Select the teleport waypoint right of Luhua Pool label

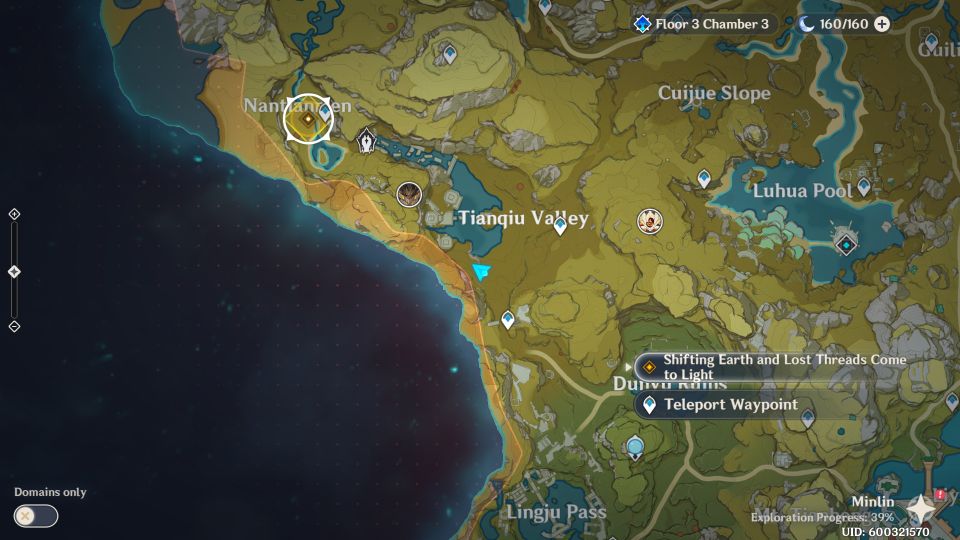coord(864,187)
